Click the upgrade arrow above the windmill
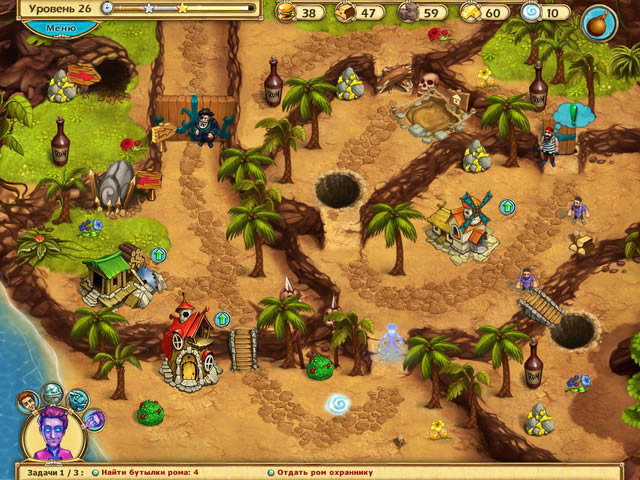Image resolution: width=640 pixels, height=480 pixels. 507,207
